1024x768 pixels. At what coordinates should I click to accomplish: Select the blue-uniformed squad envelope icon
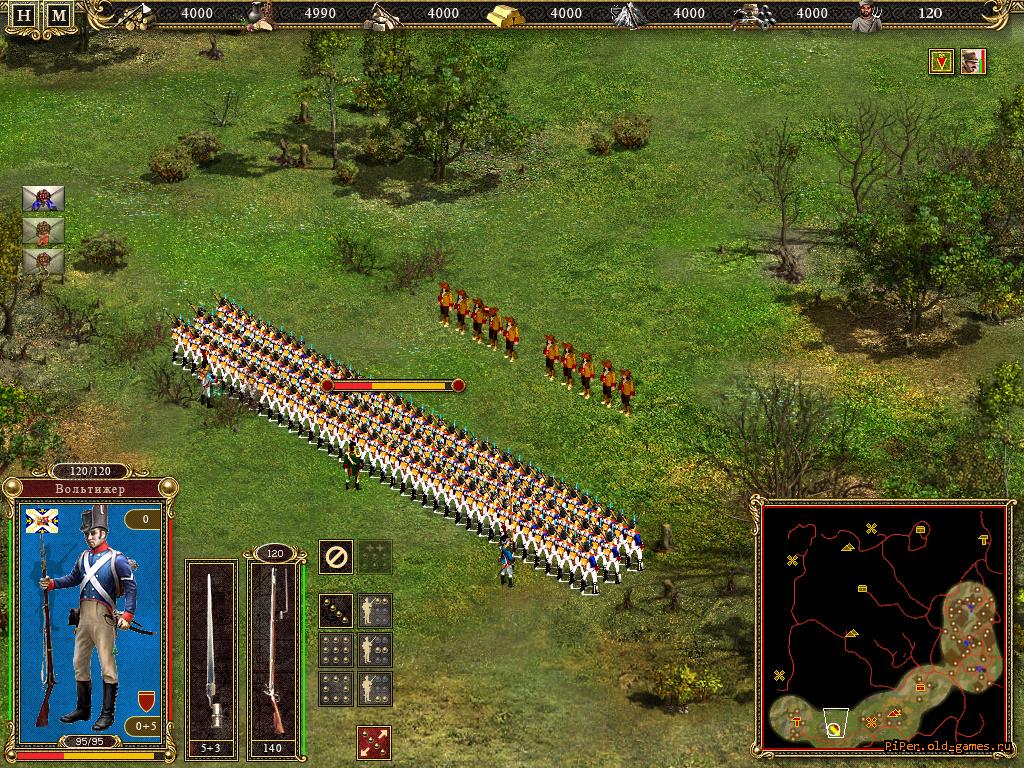coord(43,198)
